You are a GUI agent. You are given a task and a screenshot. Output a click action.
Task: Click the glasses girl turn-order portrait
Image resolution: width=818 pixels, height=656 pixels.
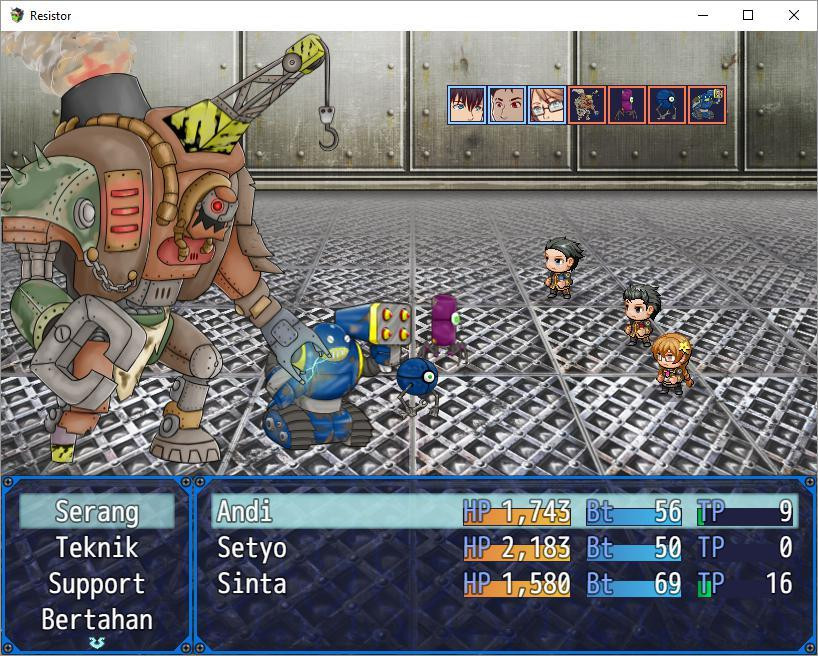coord(547,105)
